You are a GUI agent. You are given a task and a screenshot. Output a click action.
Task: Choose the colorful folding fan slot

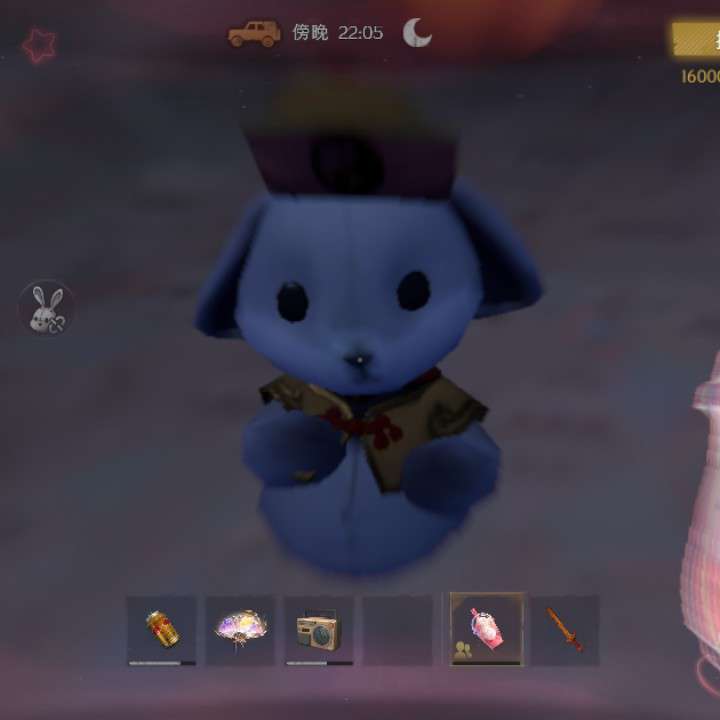coord(240,630)
